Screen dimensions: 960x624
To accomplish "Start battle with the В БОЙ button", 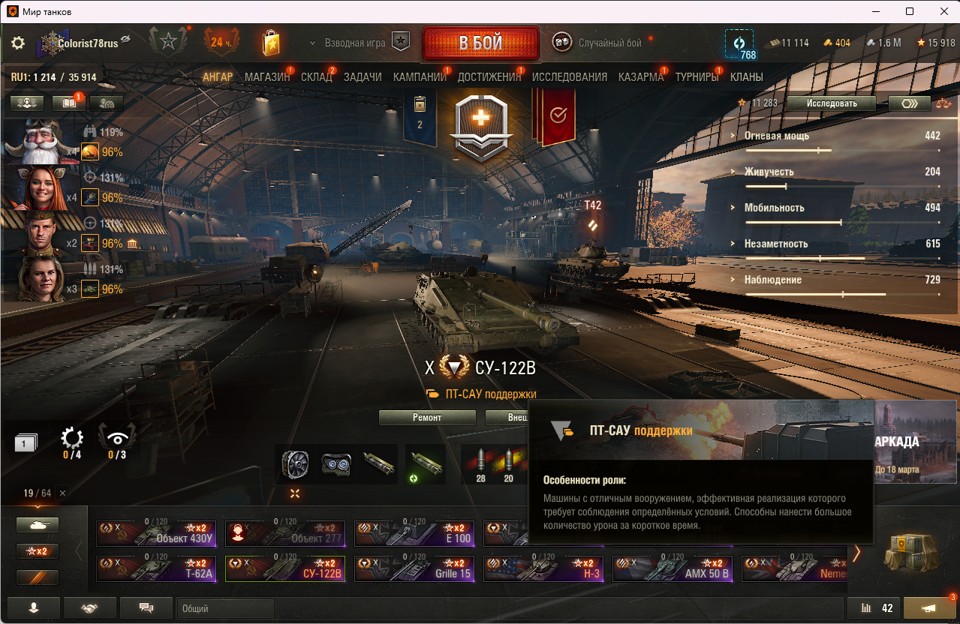I will point(480,43).
